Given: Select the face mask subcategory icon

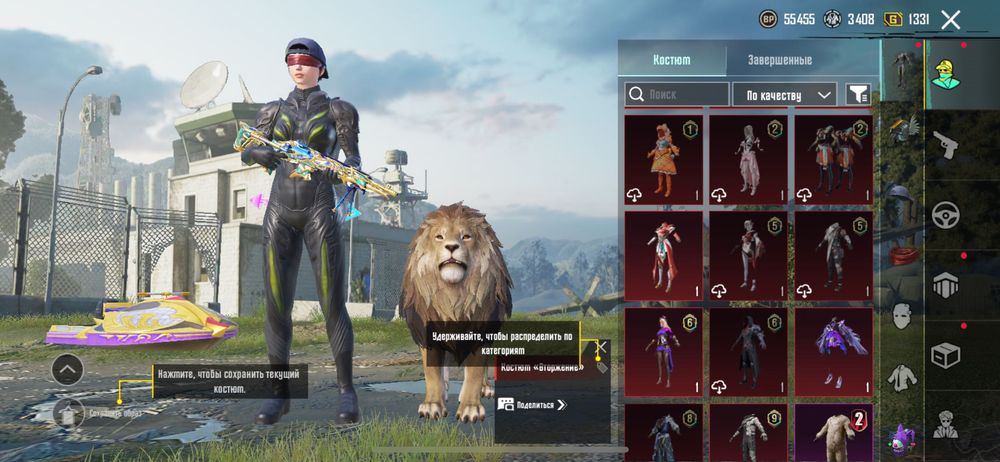Looking at the screenshot, I should point(902,316).
